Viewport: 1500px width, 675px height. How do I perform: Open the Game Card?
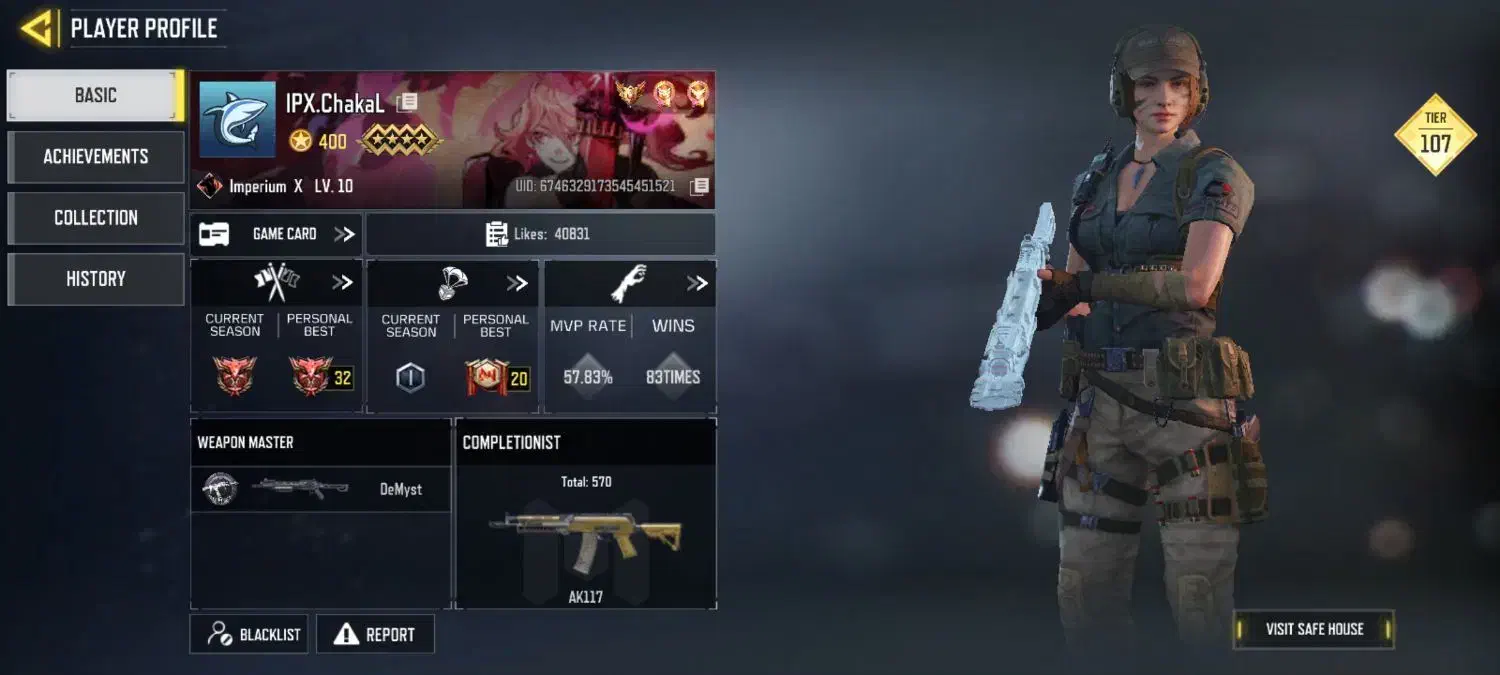tap(277, 234)
